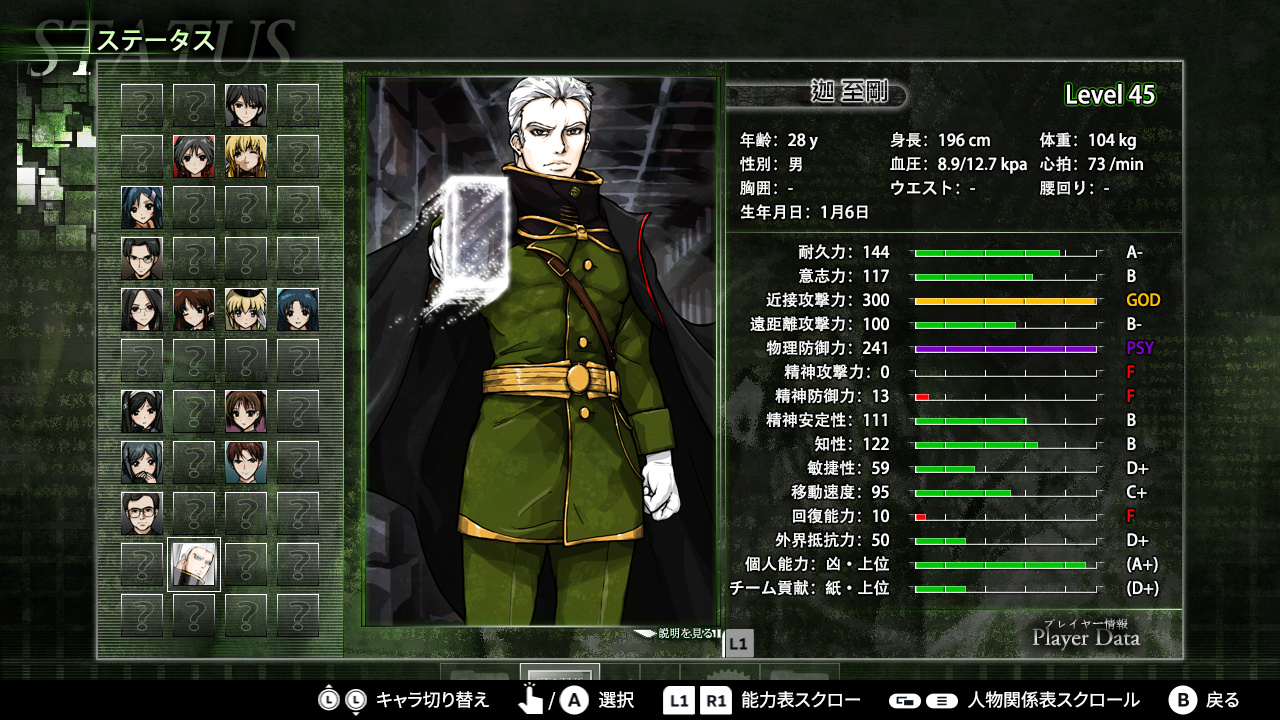Choose the long-haired woman wearing glasses
Screen dimensions: 1280x720
pyautogui.click(x=142, y=309)
